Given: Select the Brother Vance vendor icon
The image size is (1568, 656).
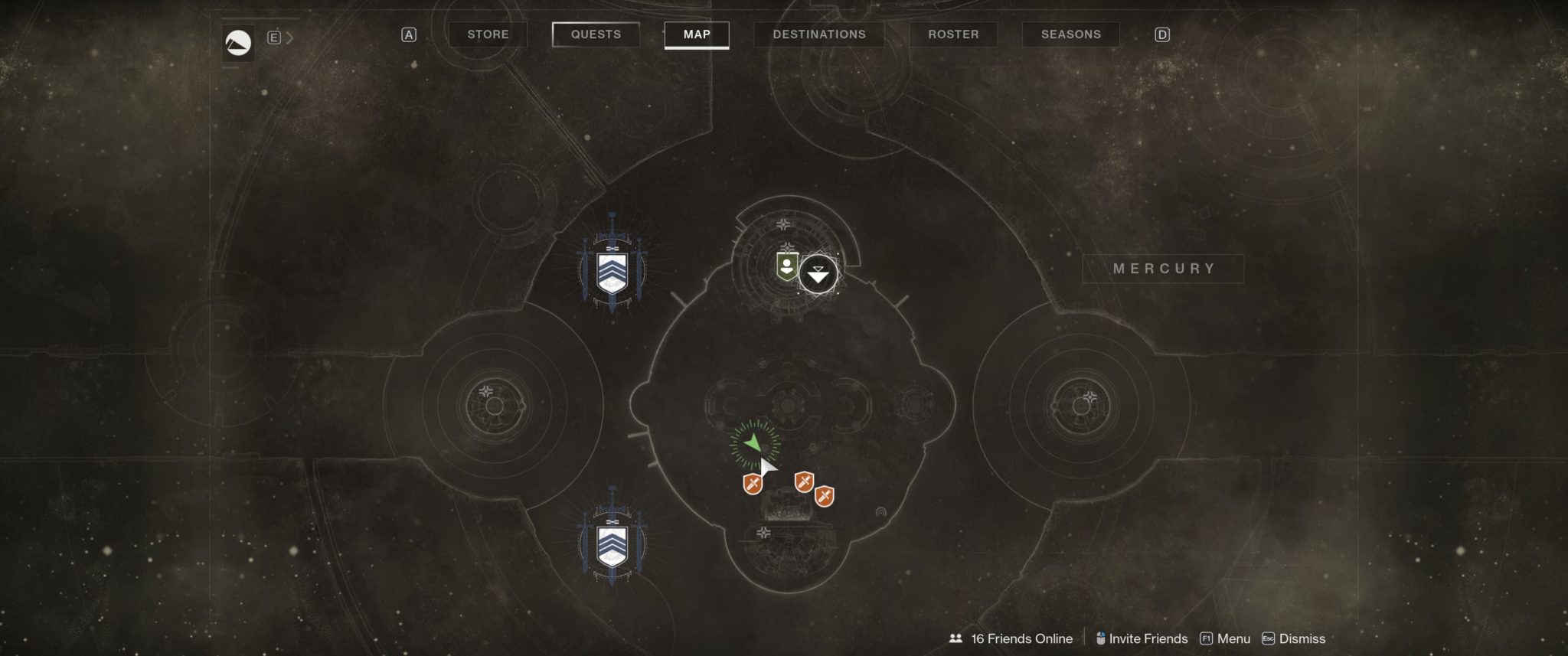Looking at the screenshot, I should coord(786,267).
